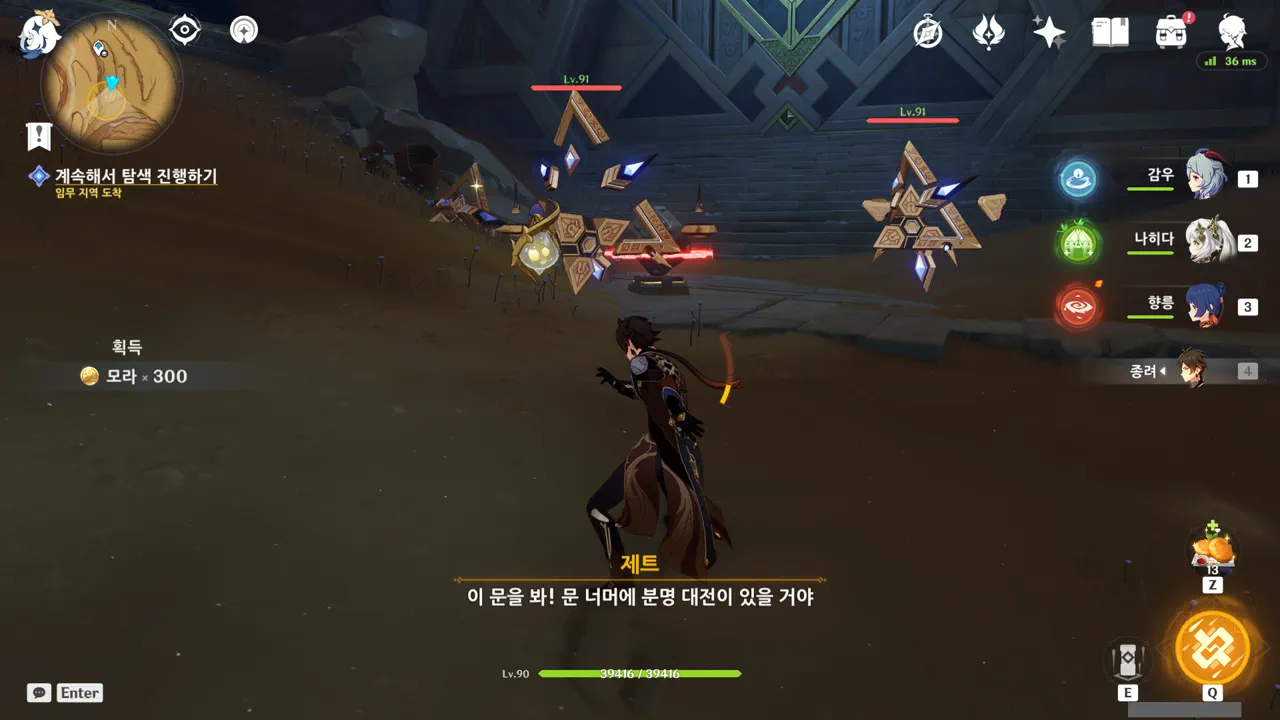This screenshot has width=1280, height=720.
Task: Activate the glowing Elemental Burst icon
Action: point(1212,647)
